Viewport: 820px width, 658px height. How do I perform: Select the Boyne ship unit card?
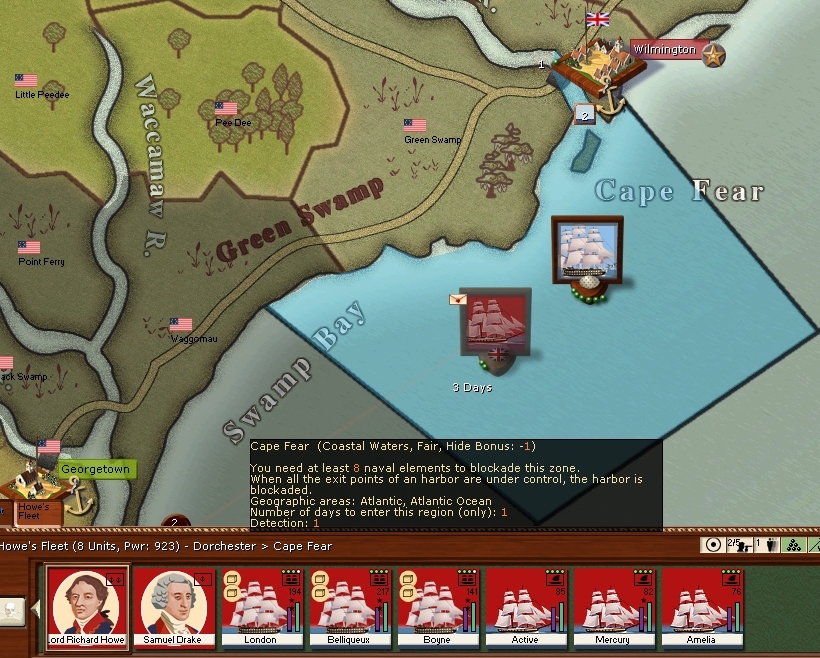click(x=438, y=606)
